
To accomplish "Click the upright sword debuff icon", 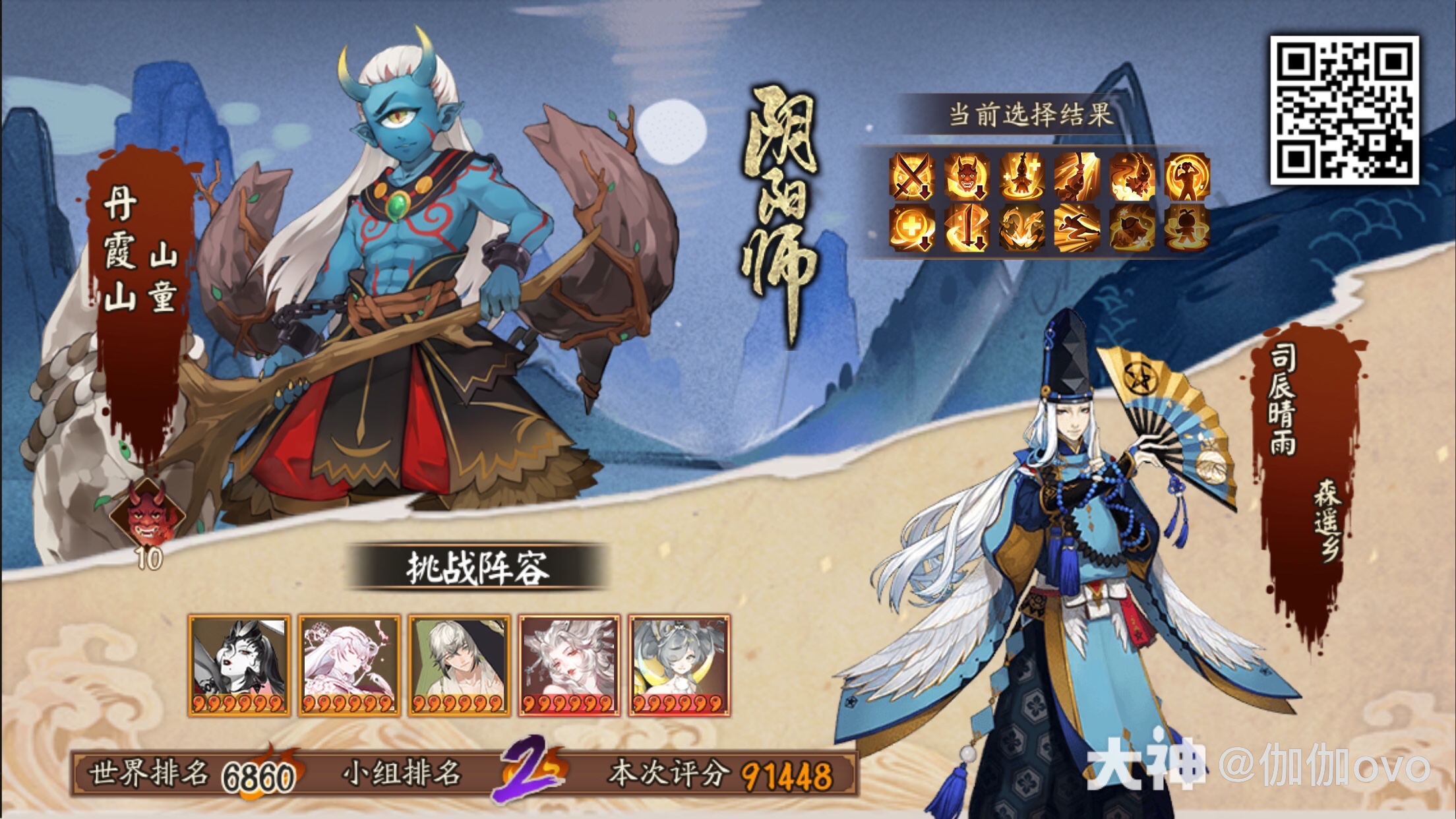I will 967,229.
